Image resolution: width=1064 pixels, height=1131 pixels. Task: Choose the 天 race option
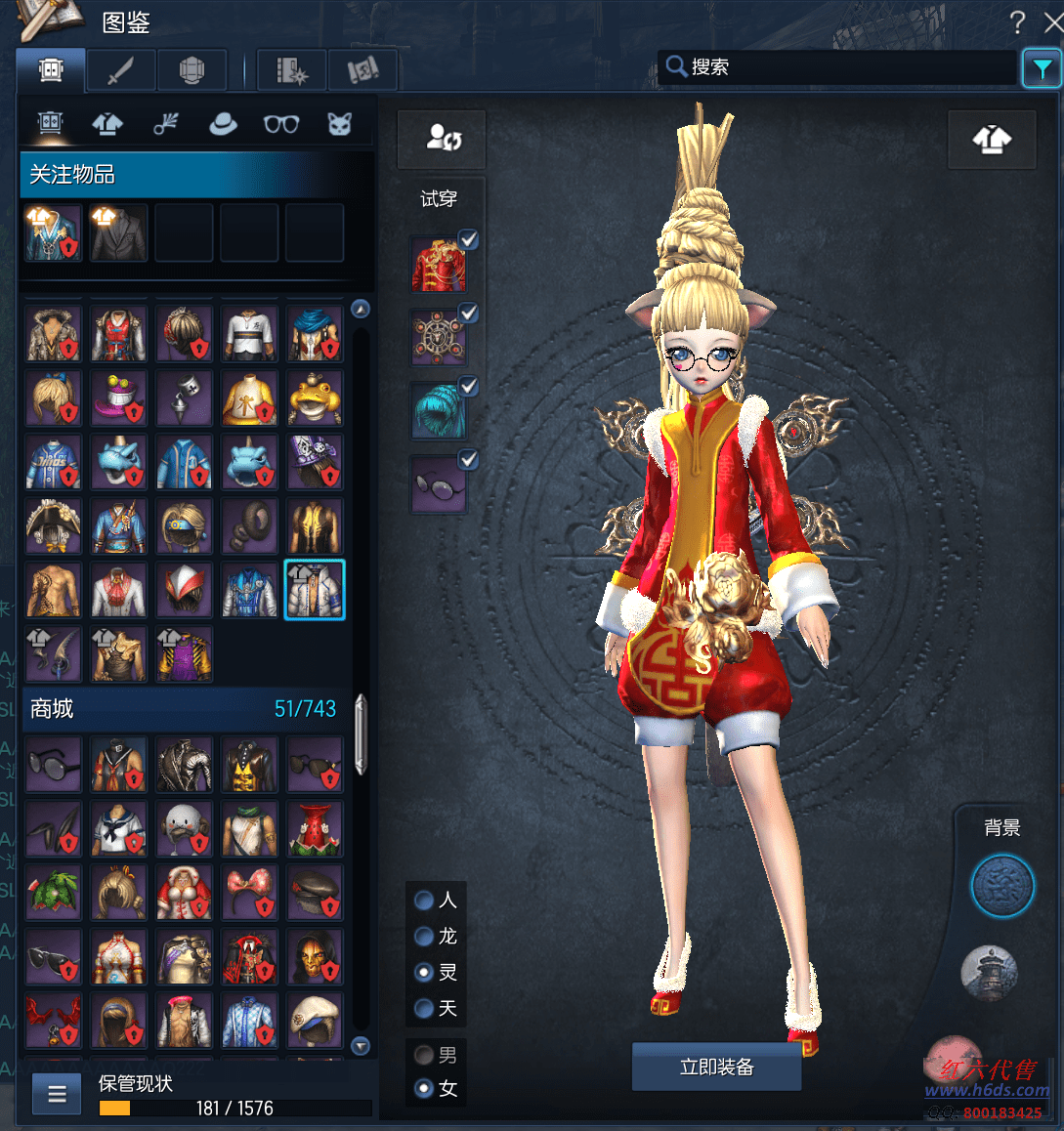click(425, 1008)
